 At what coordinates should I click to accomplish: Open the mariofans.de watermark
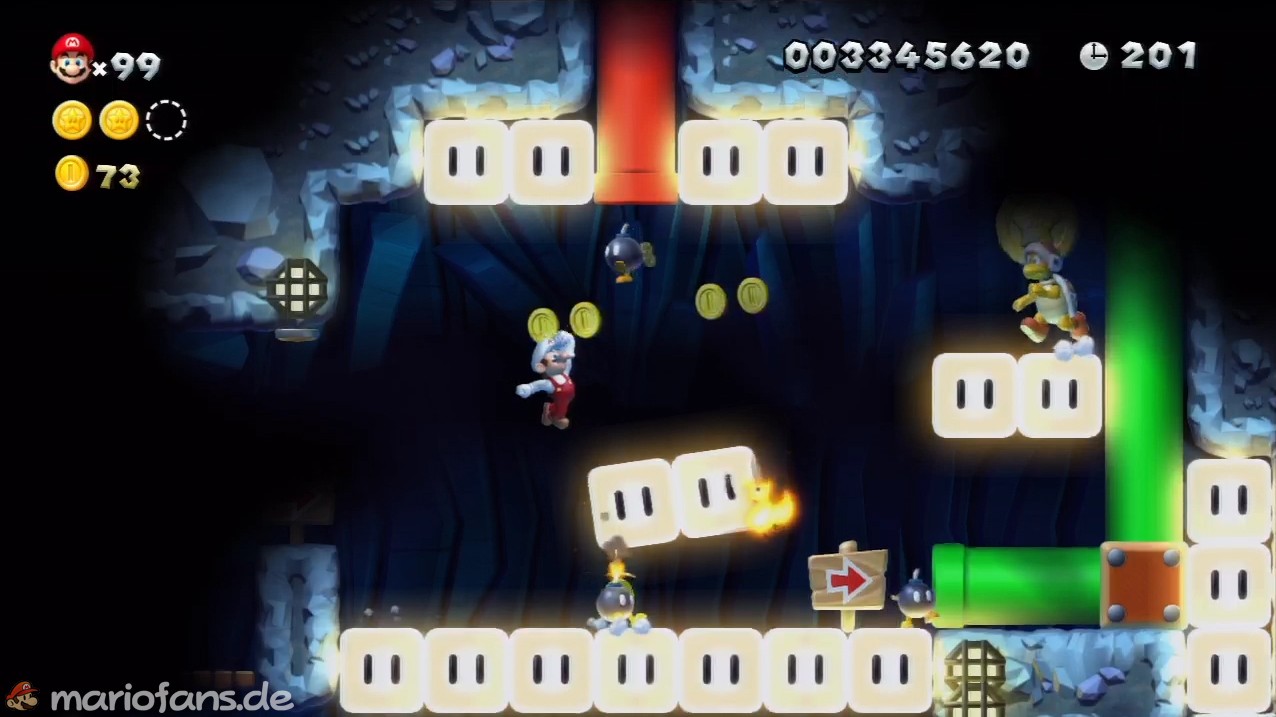[150, 696]
